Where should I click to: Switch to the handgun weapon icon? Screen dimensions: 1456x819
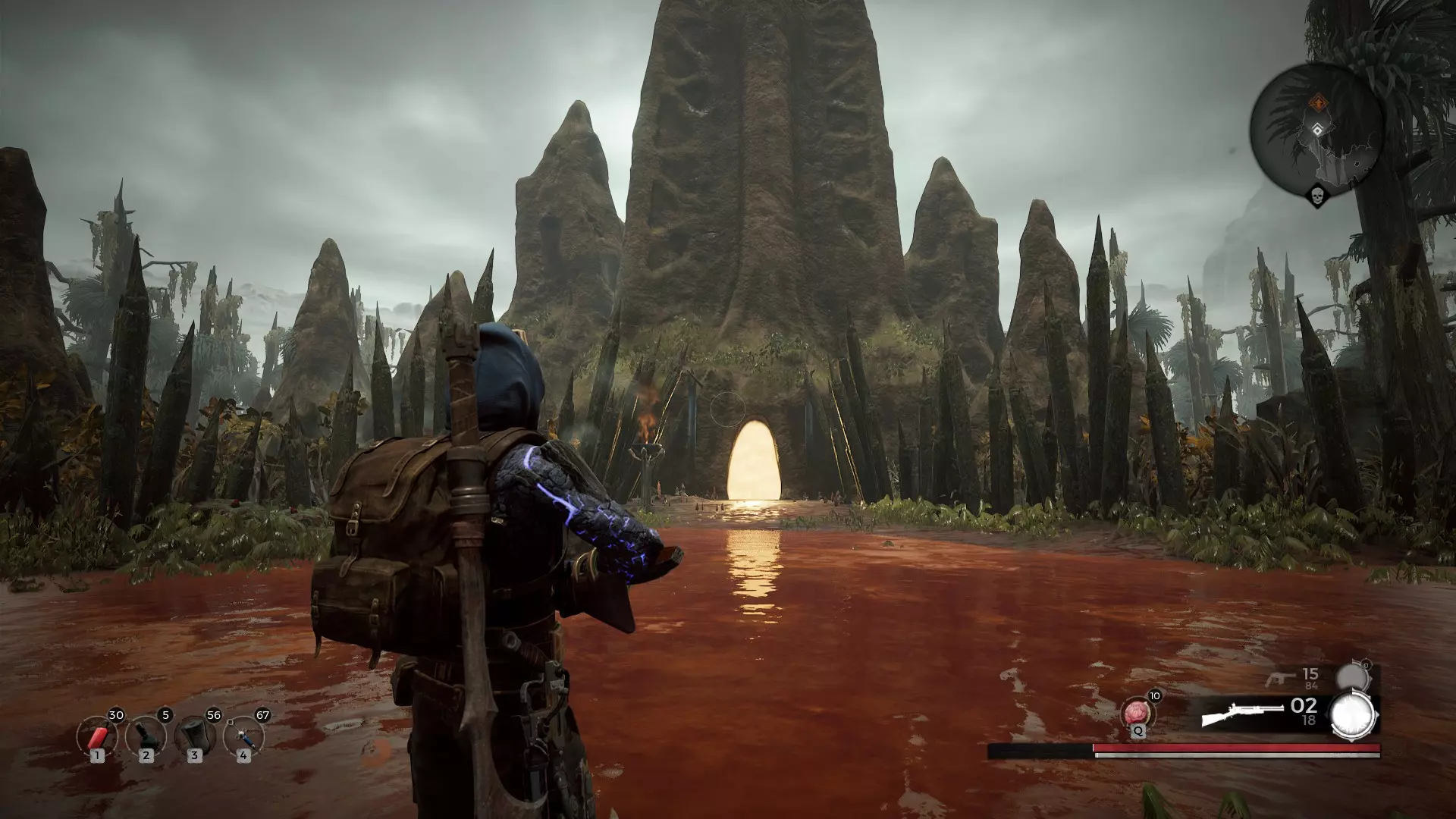point(1282,678)
